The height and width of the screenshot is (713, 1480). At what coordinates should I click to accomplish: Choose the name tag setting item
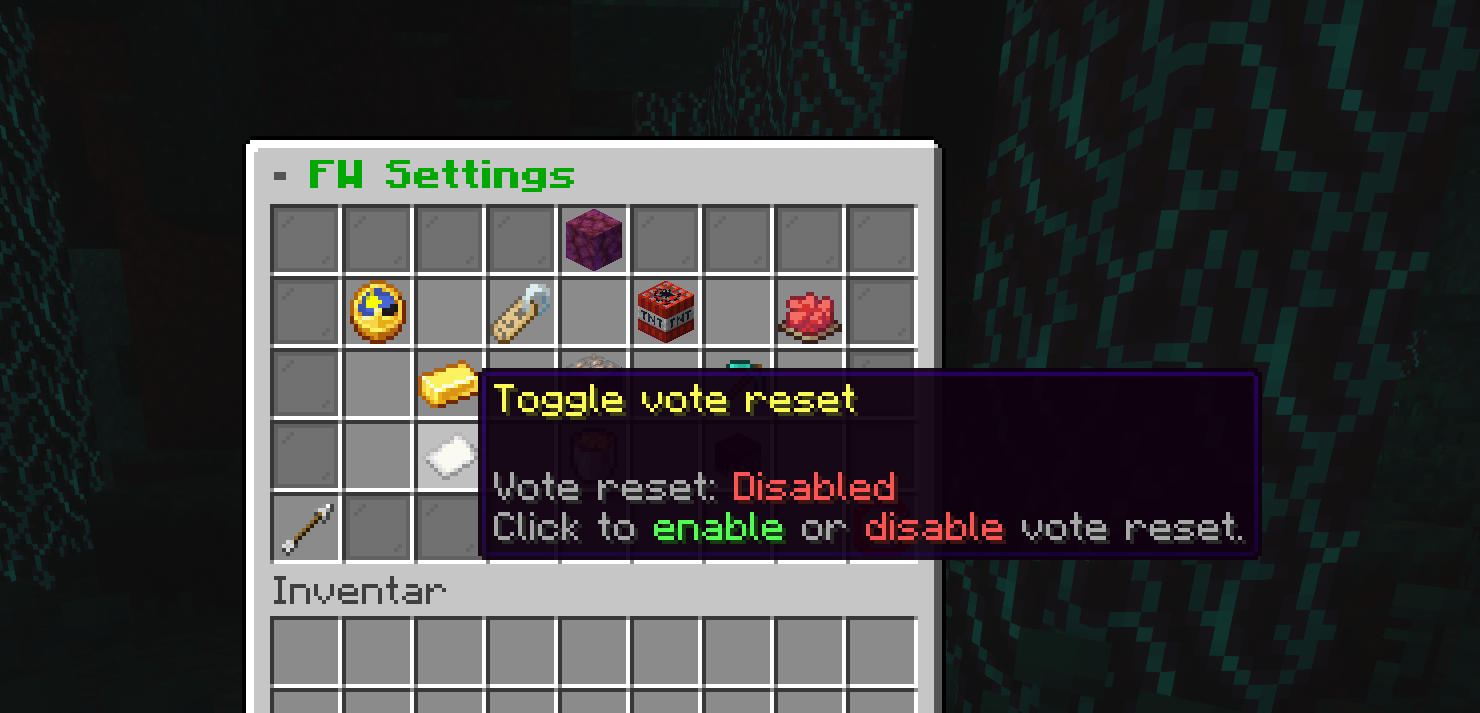[522, 312]
